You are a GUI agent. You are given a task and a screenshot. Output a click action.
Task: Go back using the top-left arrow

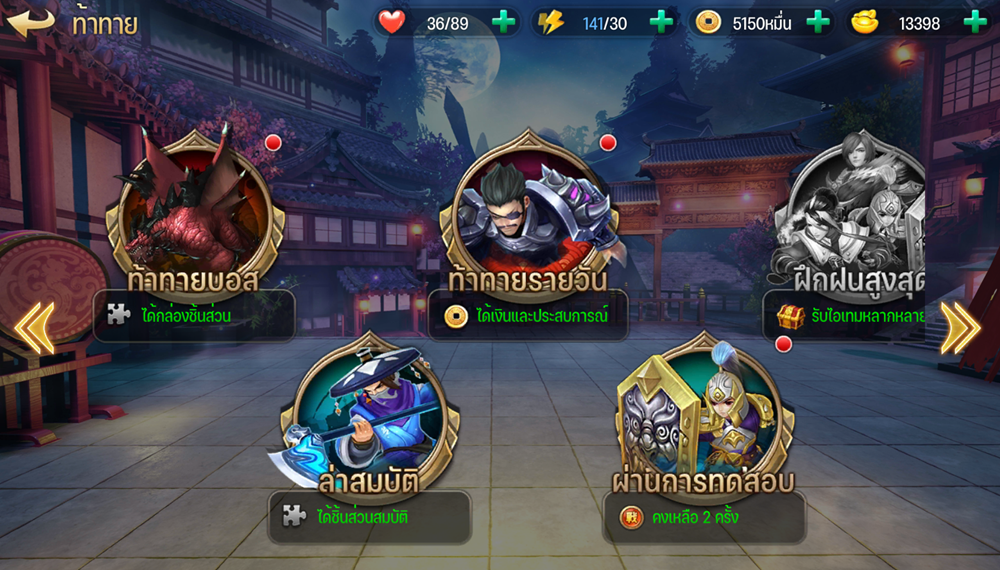(30, 22)
